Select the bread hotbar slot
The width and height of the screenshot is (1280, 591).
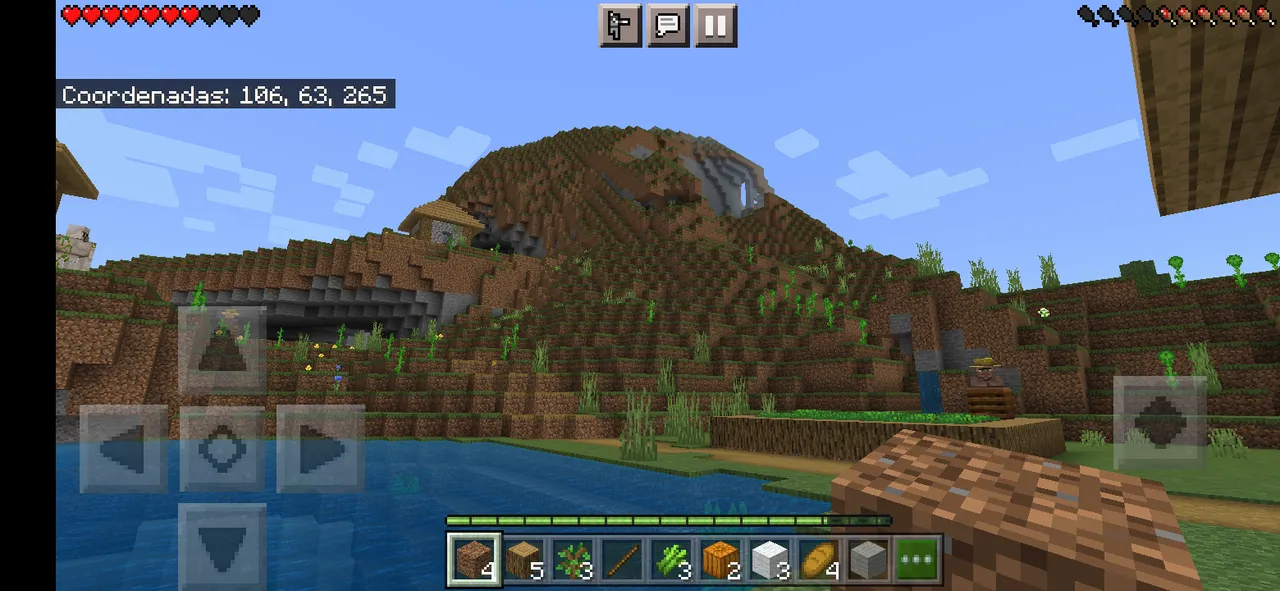(818, 559)
